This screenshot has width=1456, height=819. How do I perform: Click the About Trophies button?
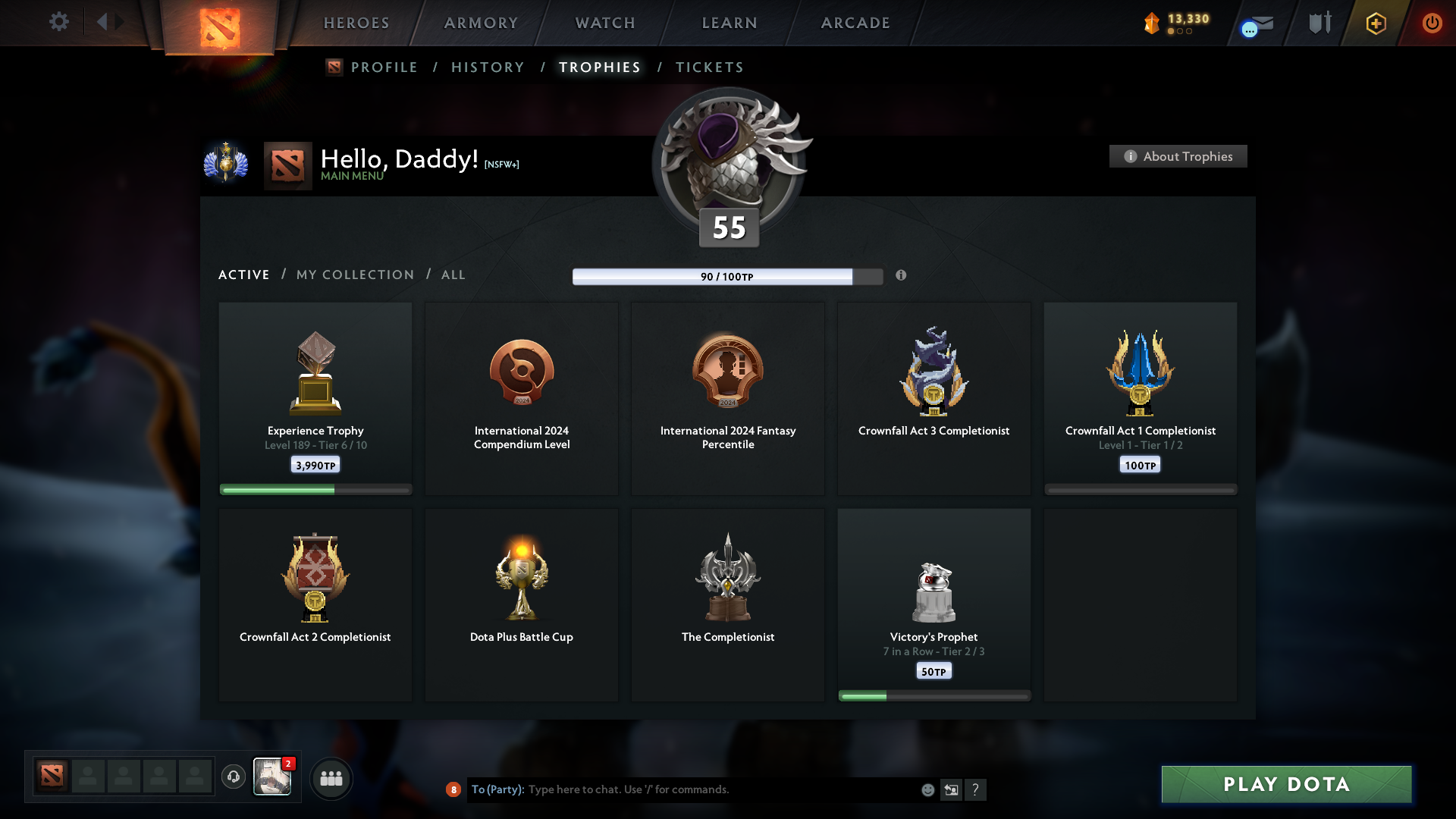coord(1178,156)
